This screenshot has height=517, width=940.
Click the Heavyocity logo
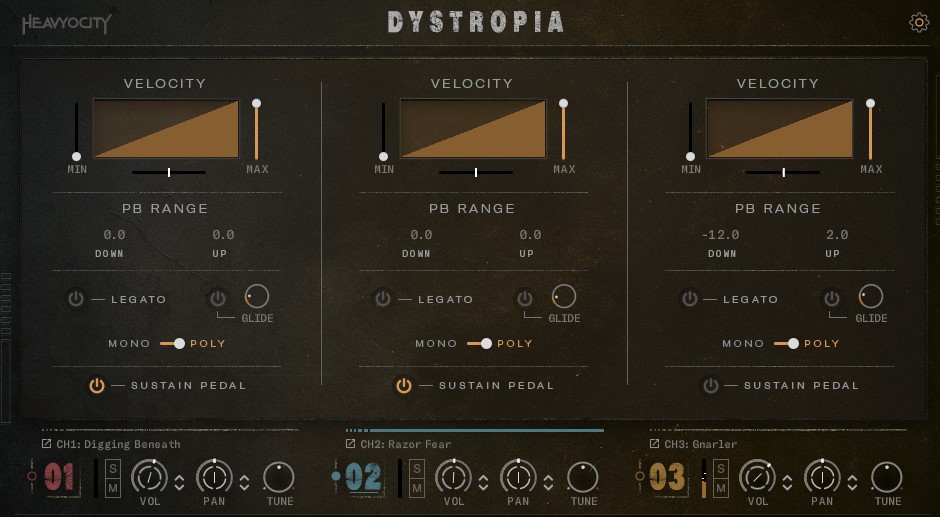[67, 24]
